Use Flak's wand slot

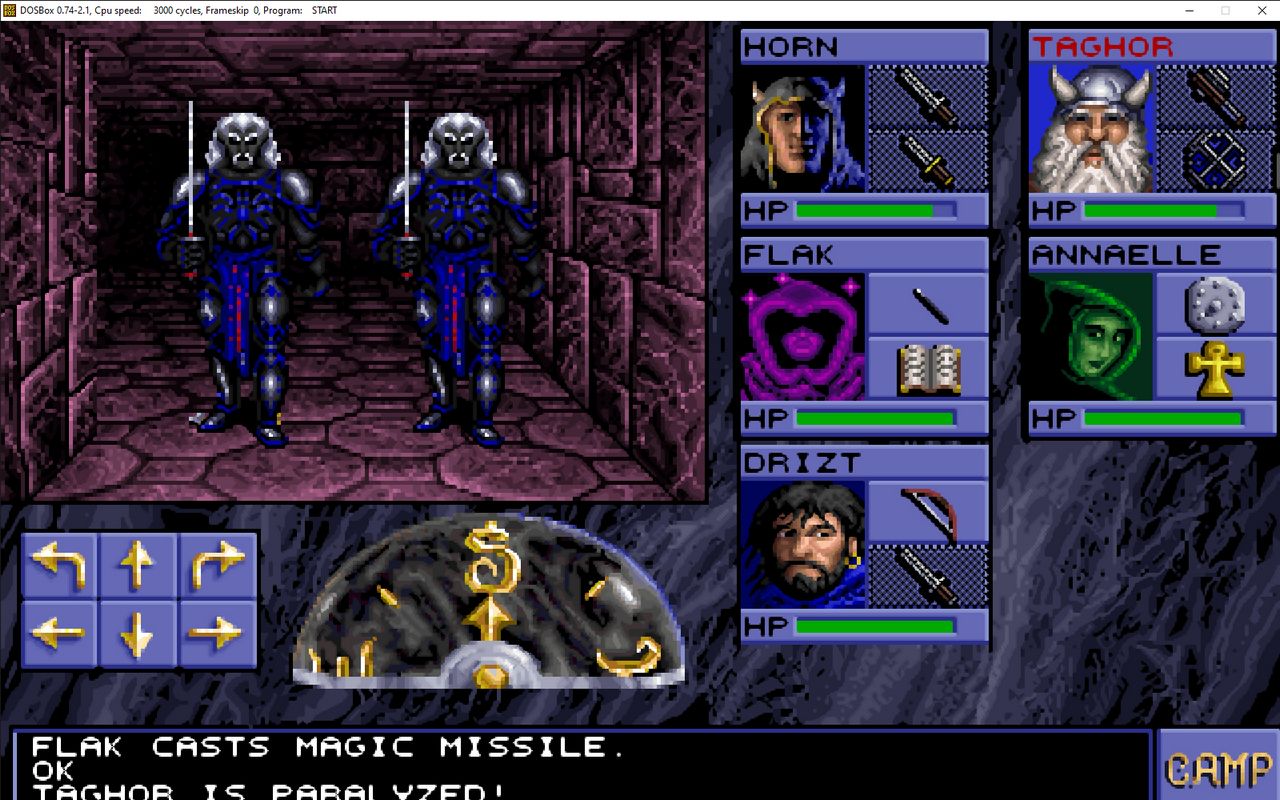click(927, 304)
